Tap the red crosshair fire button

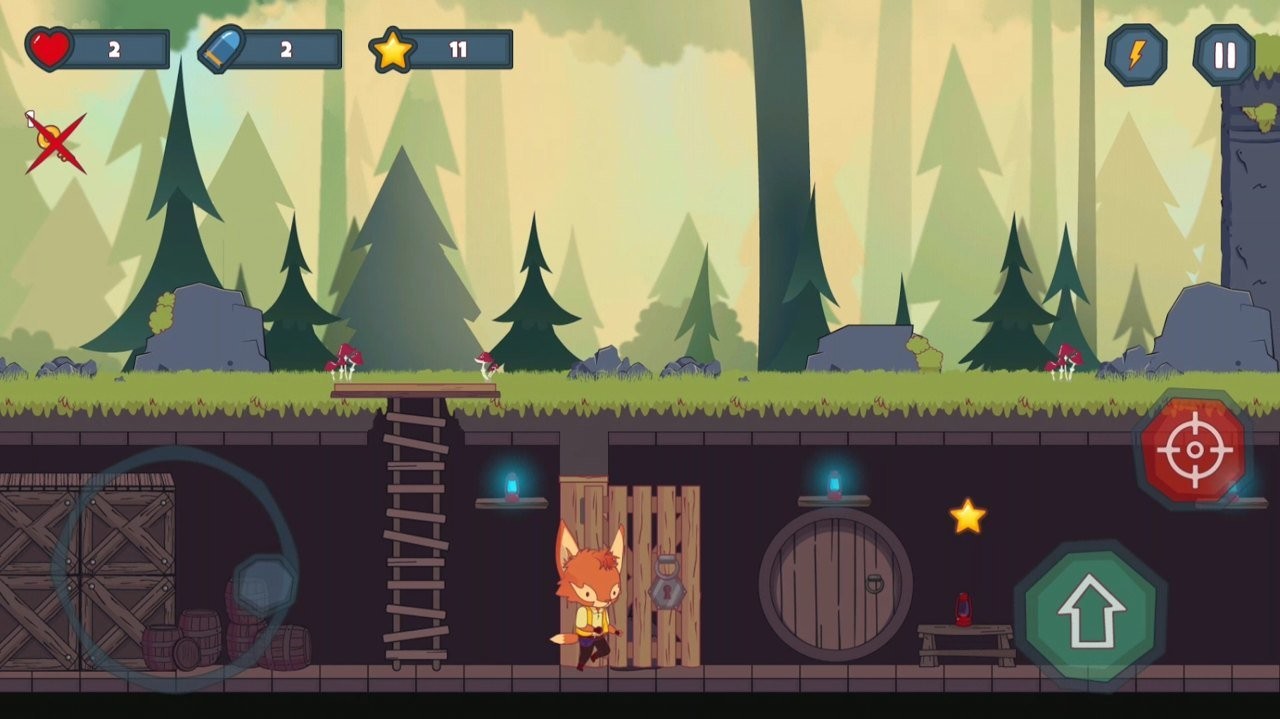(1194, 449)
